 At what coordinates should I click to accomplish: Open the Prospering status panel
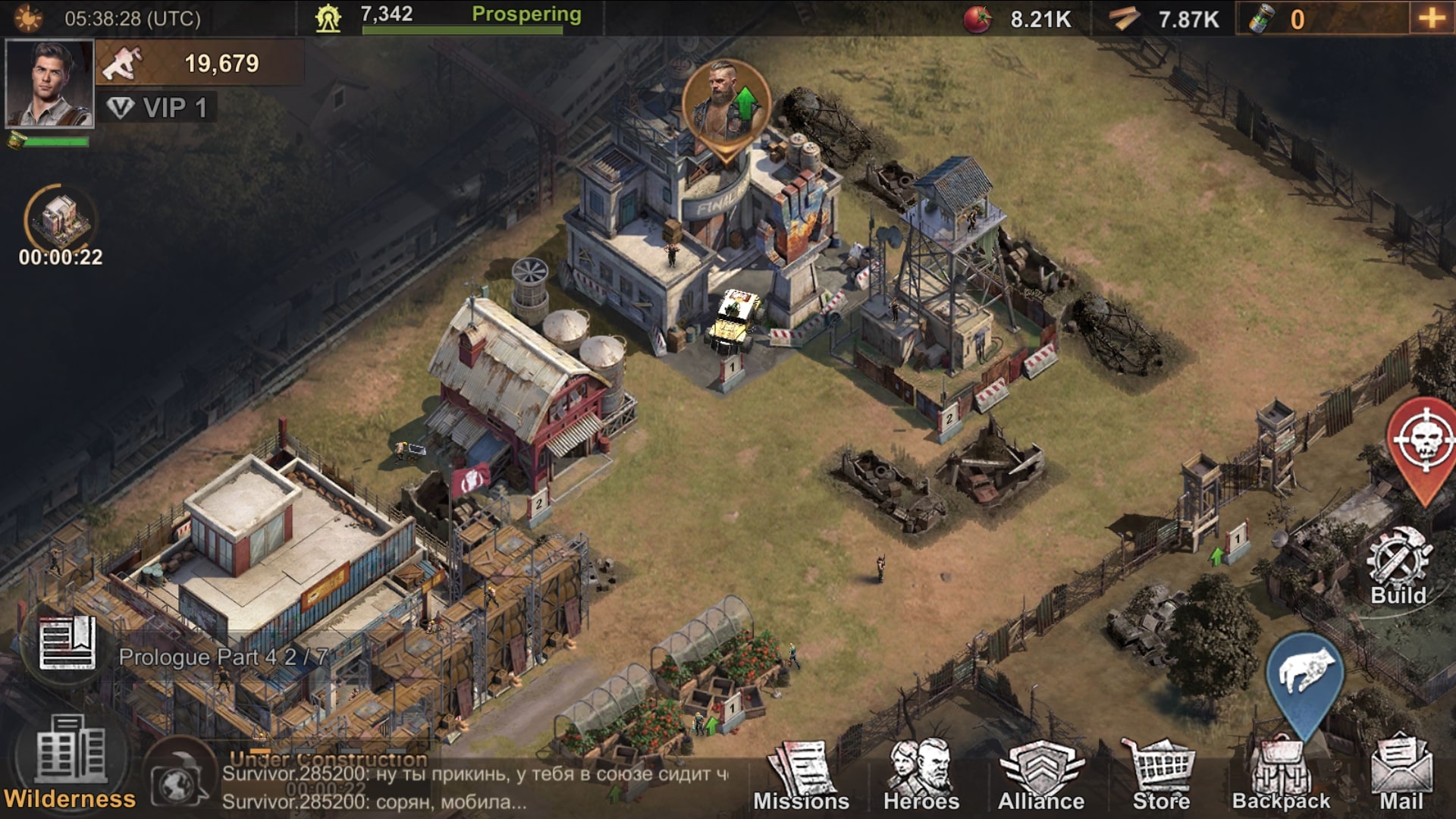(x=526, y=15)
